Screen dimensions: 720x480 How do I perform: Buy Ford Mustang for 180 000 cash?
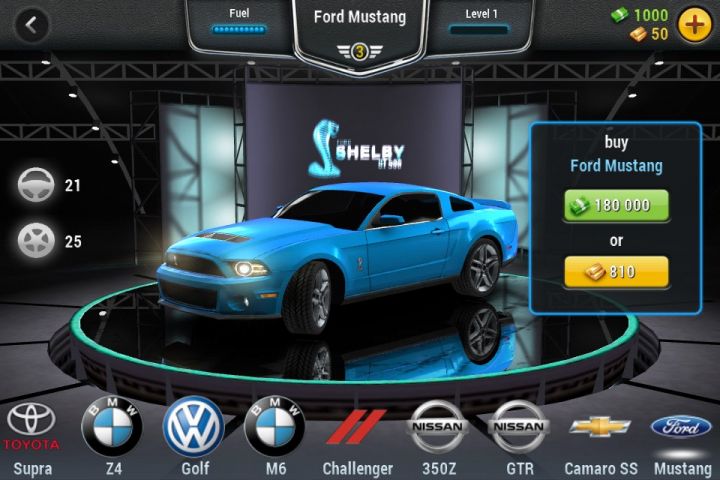tap(615, 205)
